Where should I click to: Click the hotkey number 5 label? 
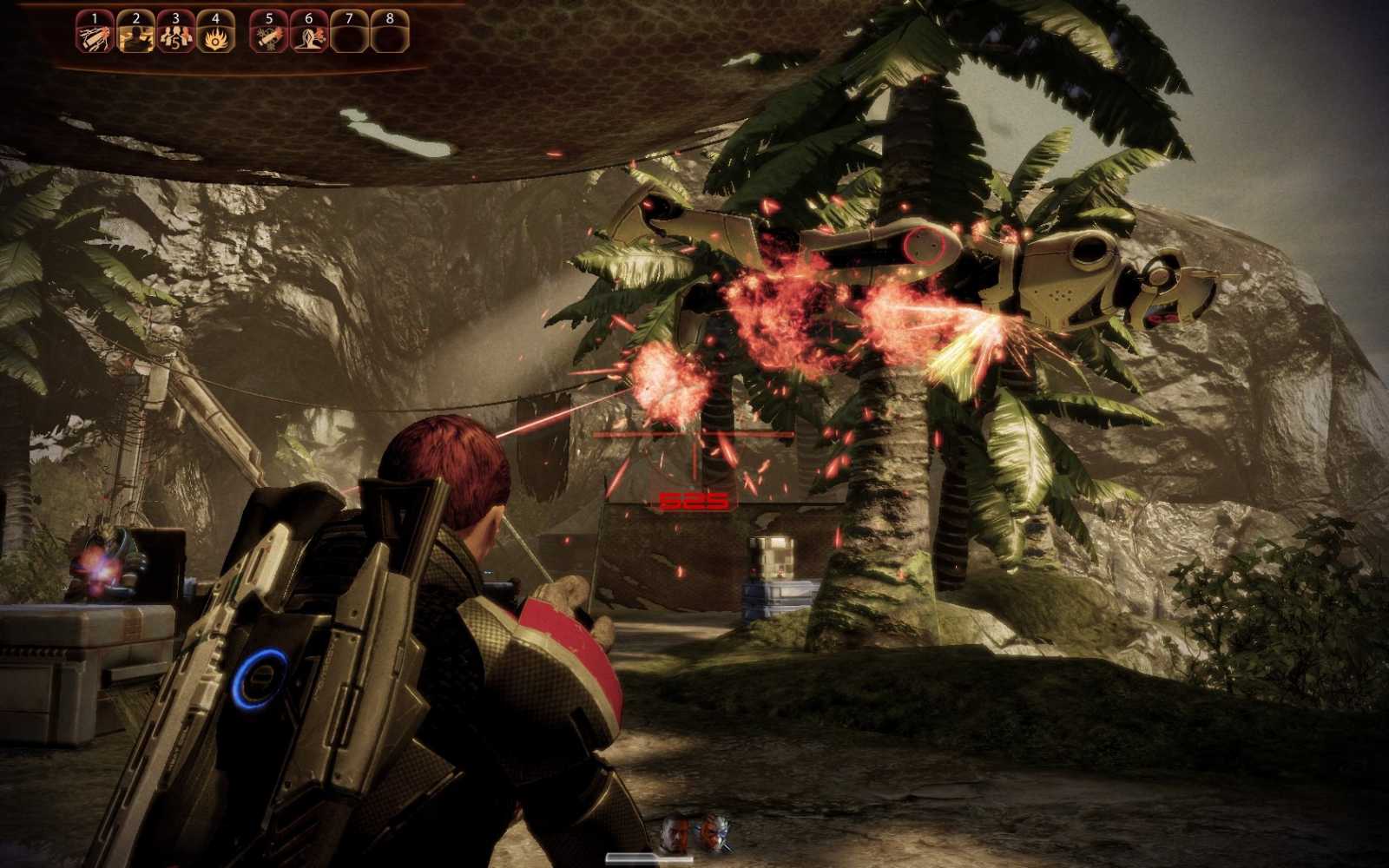point(269,17)
